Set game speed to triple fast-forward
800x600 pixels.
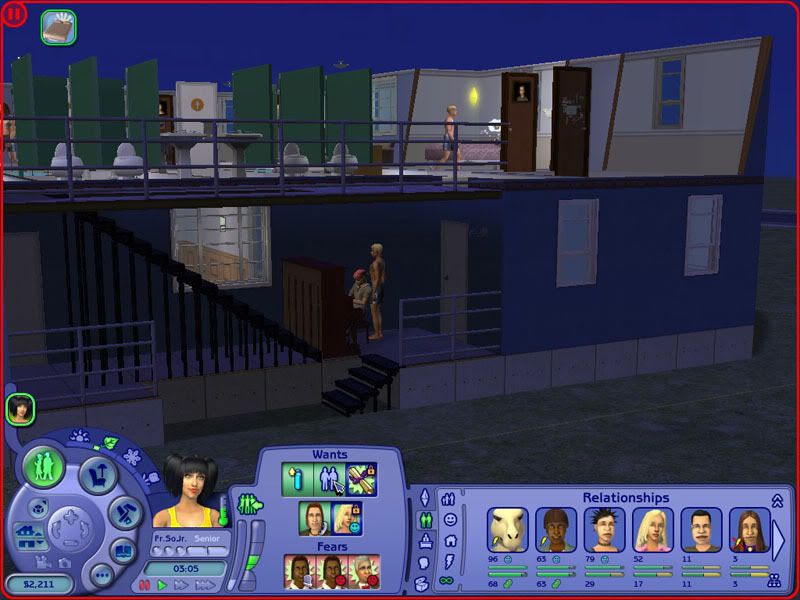coord(196,584)
